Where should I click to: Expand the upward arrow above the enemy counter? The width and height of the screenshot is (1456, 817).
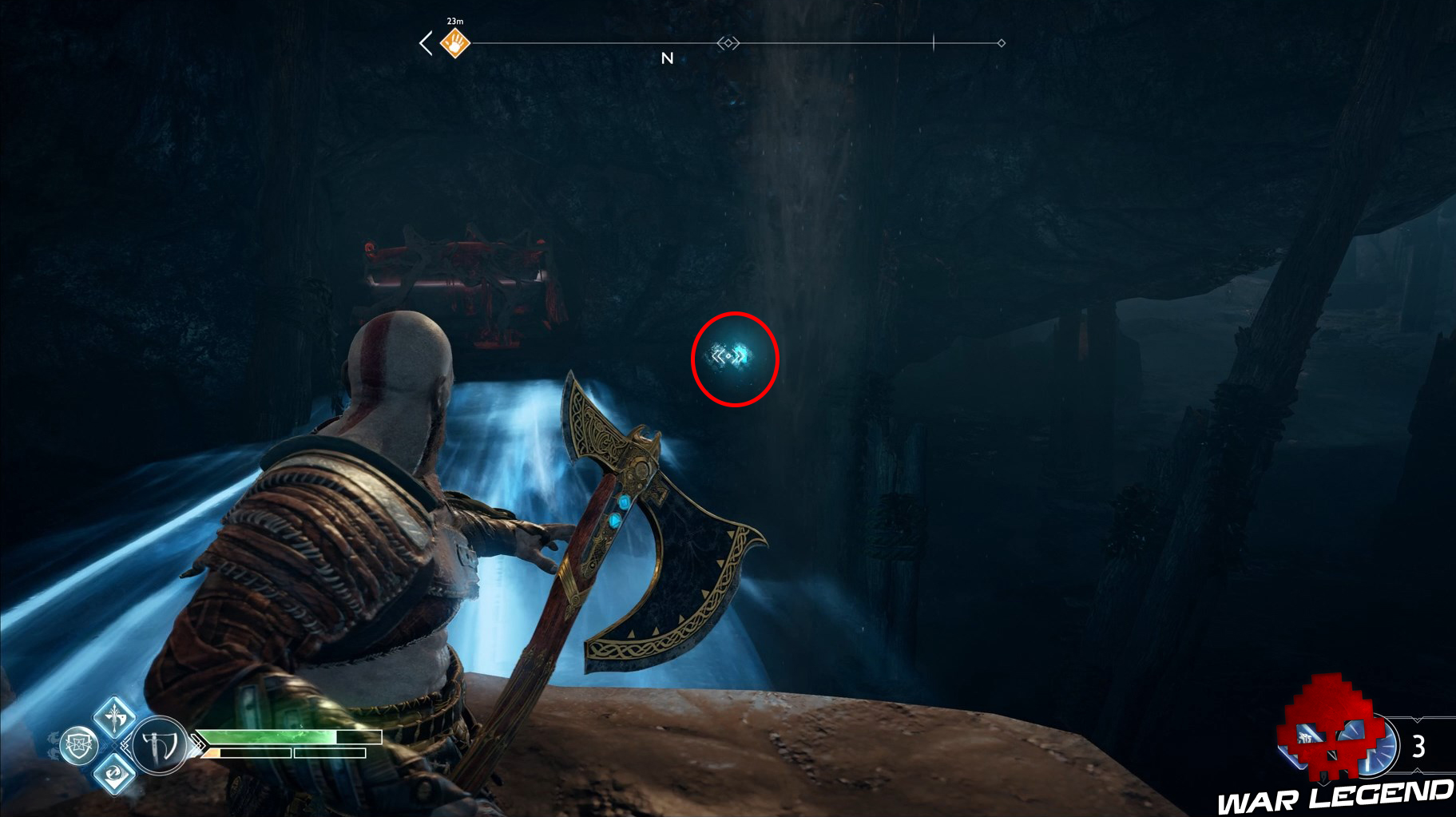click(1417, 720)
